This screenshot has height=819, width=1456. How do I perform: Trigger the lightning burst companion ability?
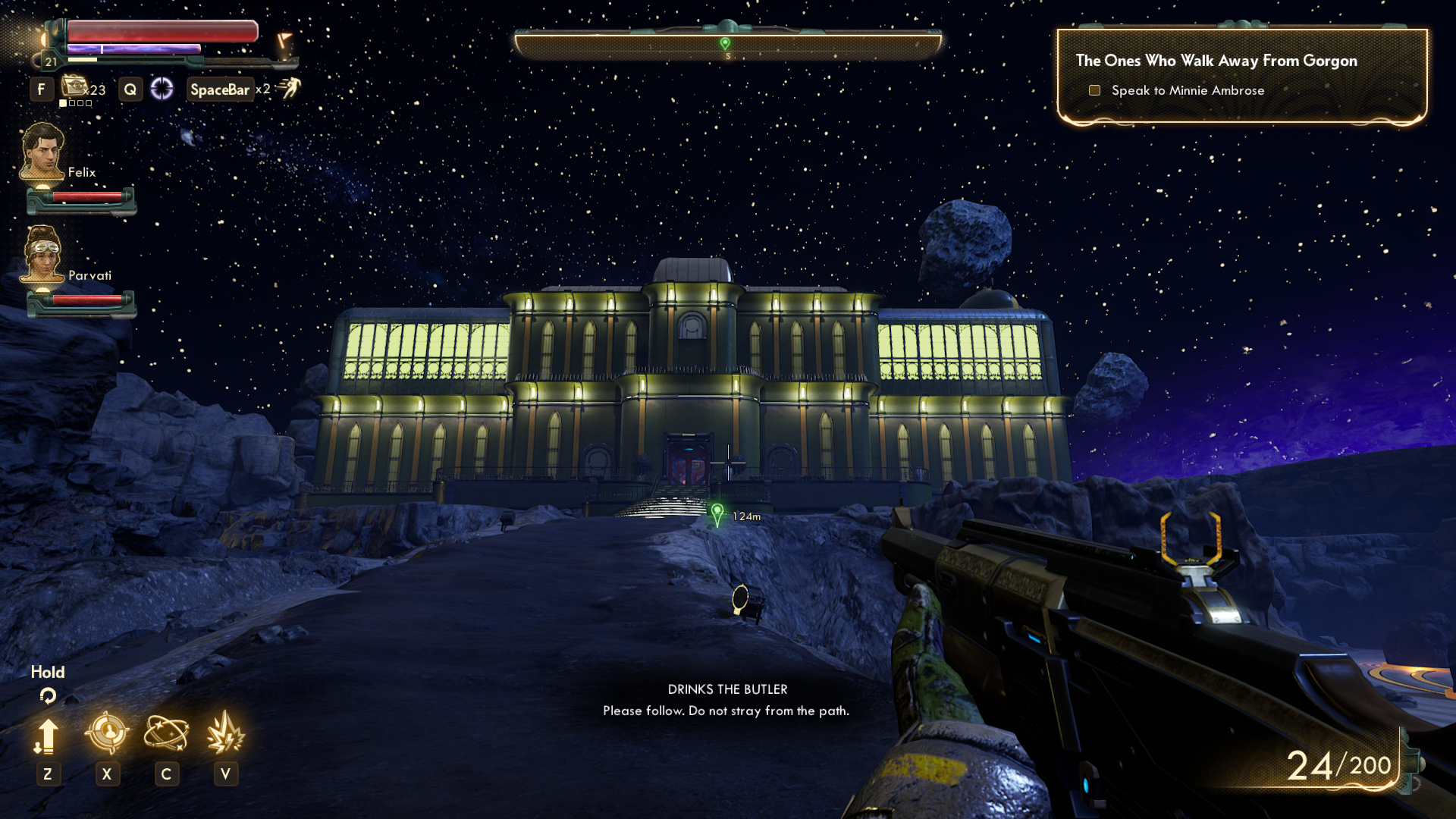click(x=225, y=733)
